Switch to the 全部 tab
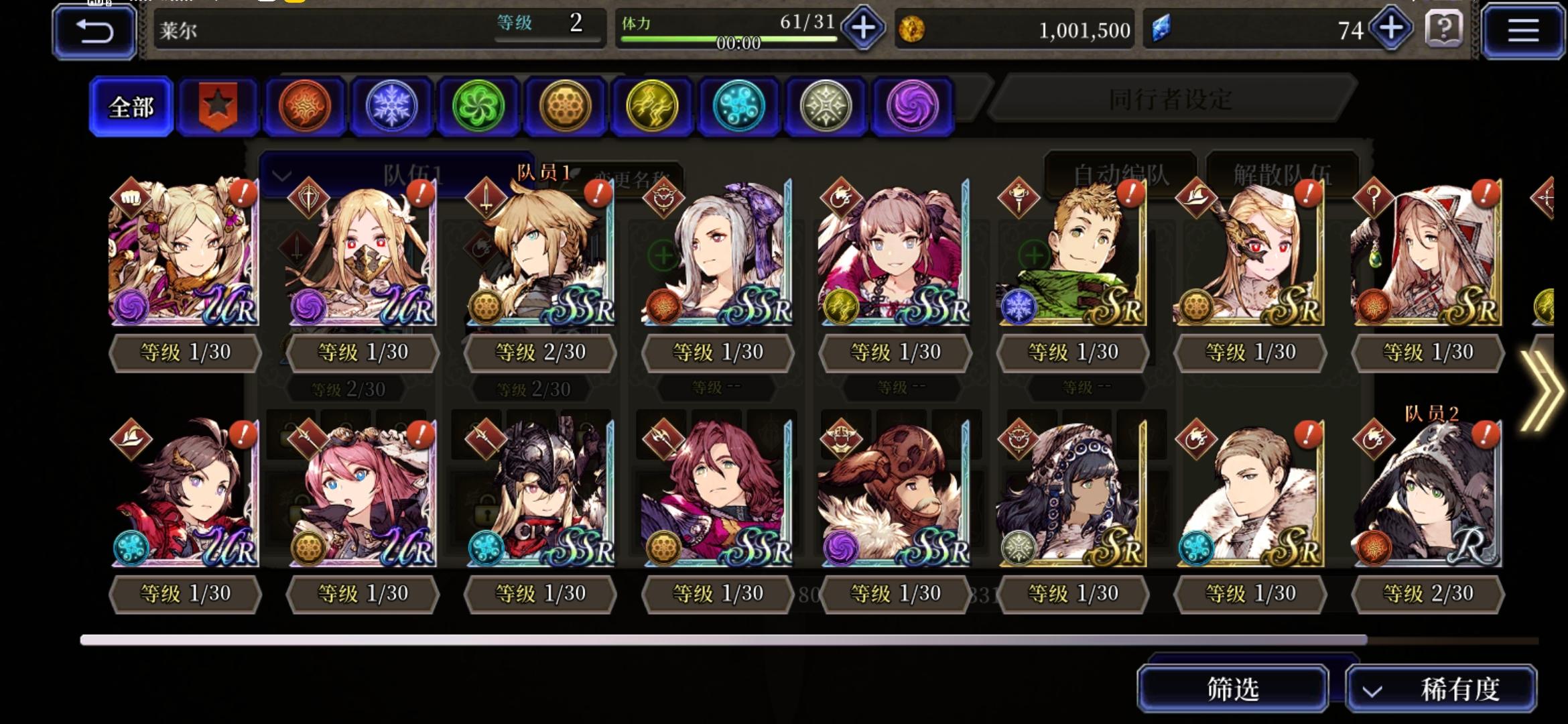1568x724 pixels. click(x=130, y=105)
